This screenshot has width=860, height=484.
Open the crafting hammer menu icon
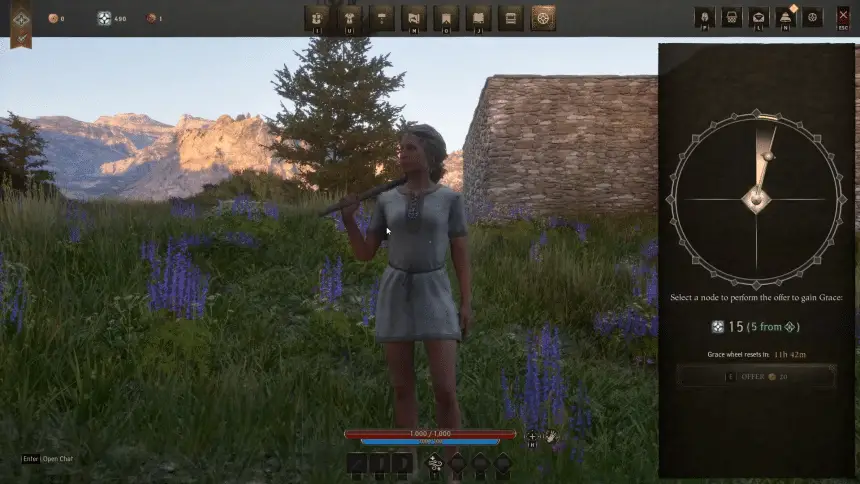pyautogui.click(x=381, y=18)
